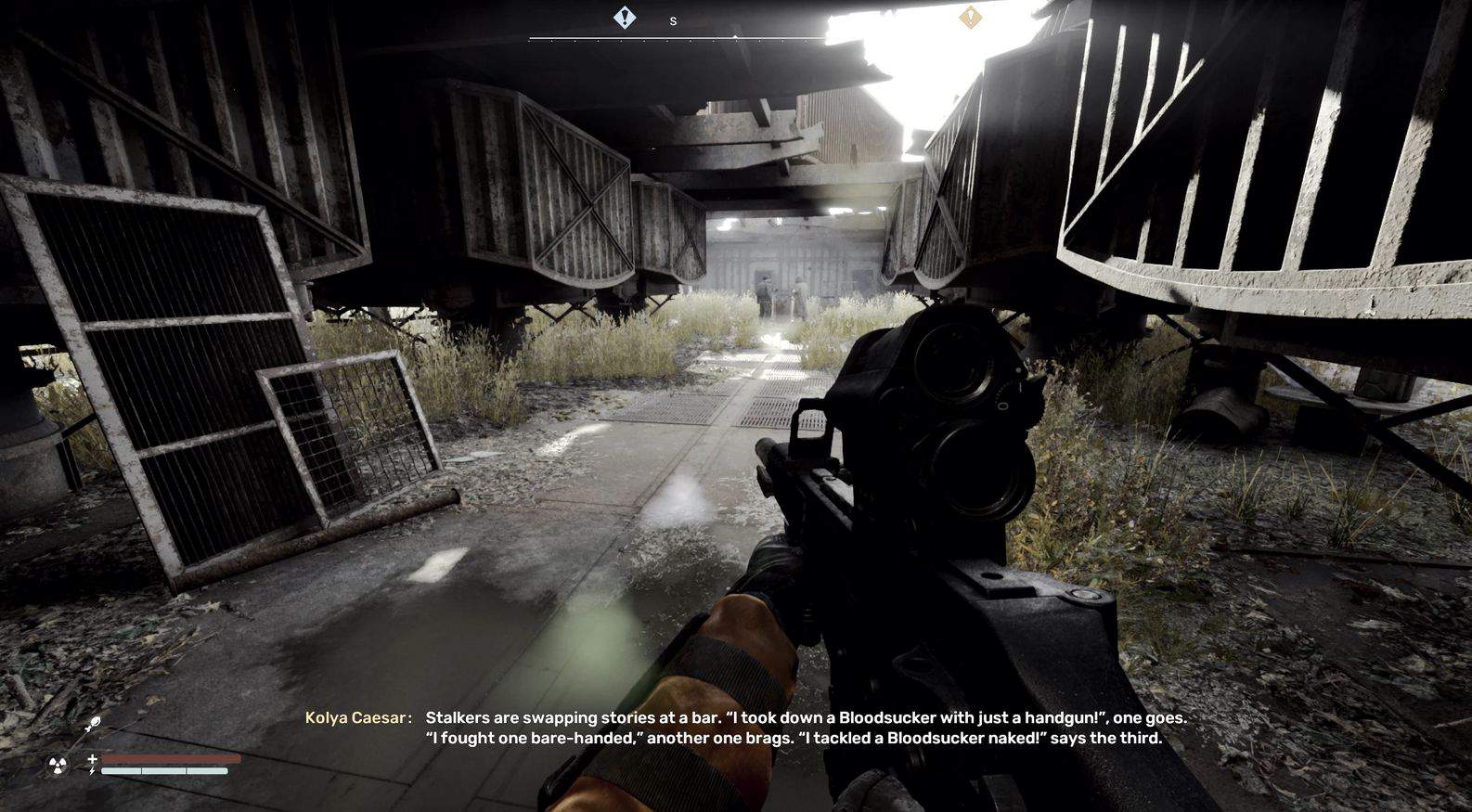This screenshot has height=812, width=1472.
Task: Click the radiation trefoil status icon
Action: point(58,766)
